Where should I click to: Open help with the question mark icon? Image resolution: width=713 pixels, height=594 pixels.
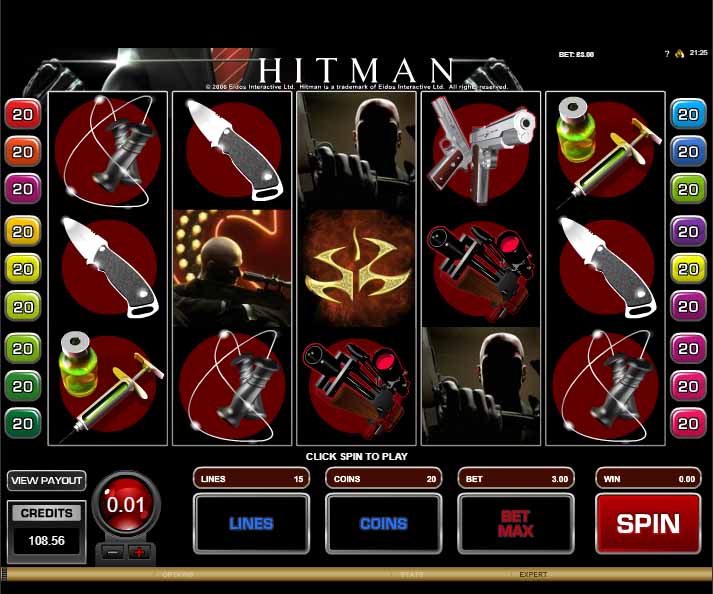click(666, 53)
